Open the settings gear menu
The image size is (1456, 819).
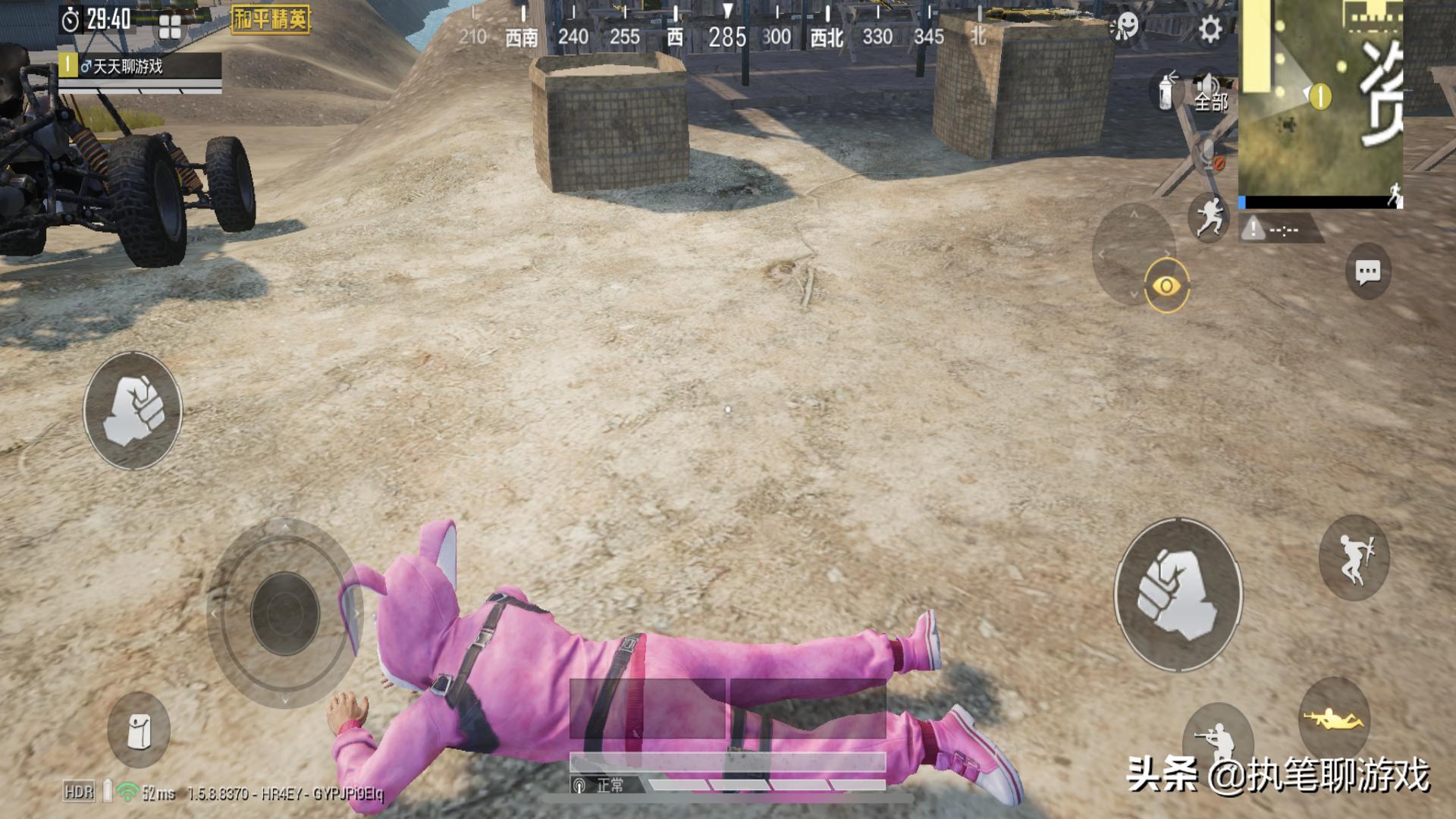tap(1210, 30)
